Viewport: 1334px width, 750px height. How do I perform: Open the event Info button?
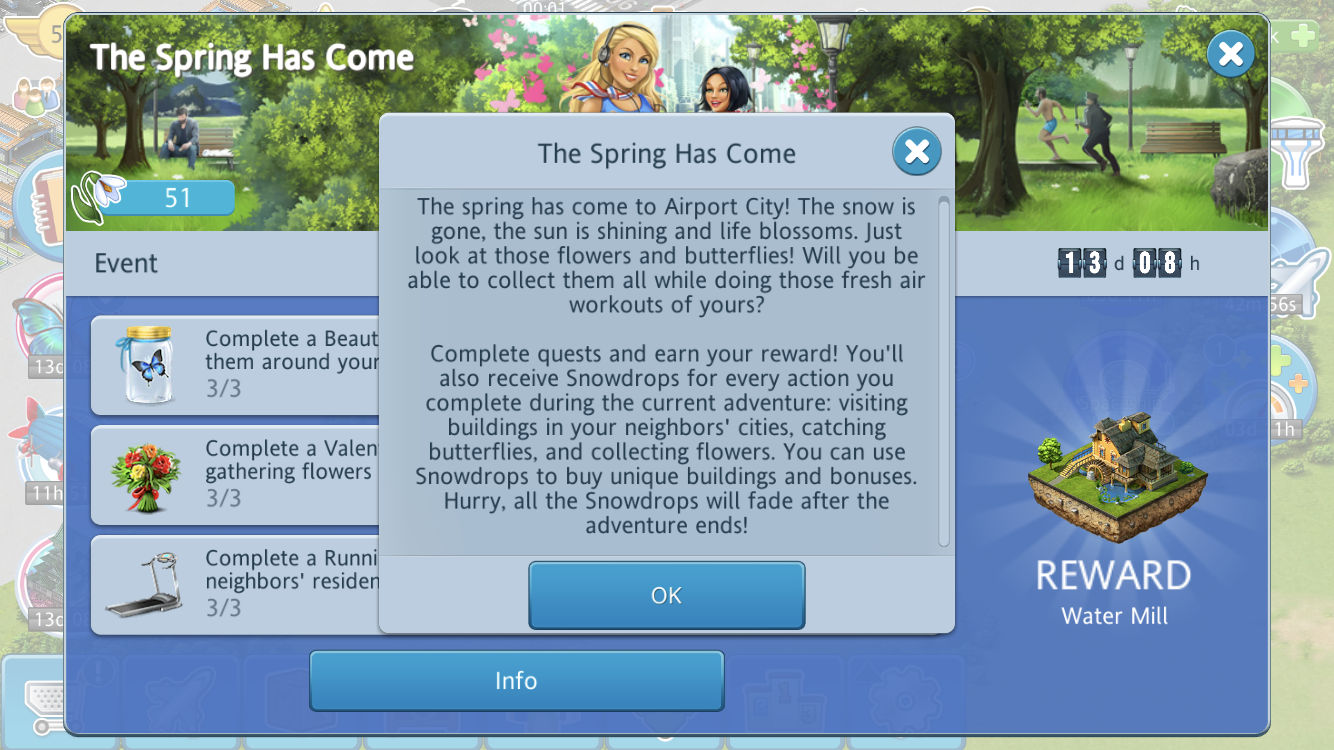(516, 681)
